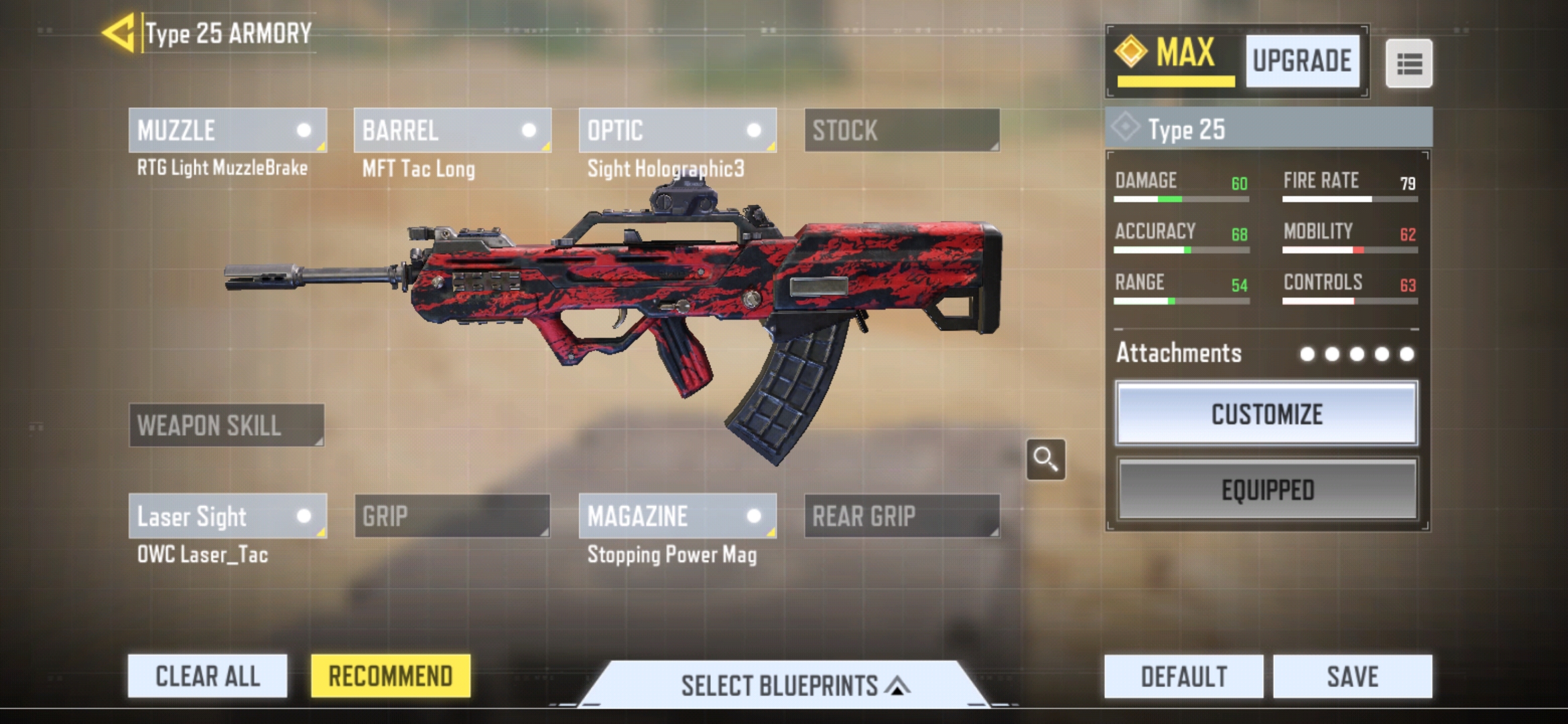Select the BARREL attachment slot

click(452, 130)
